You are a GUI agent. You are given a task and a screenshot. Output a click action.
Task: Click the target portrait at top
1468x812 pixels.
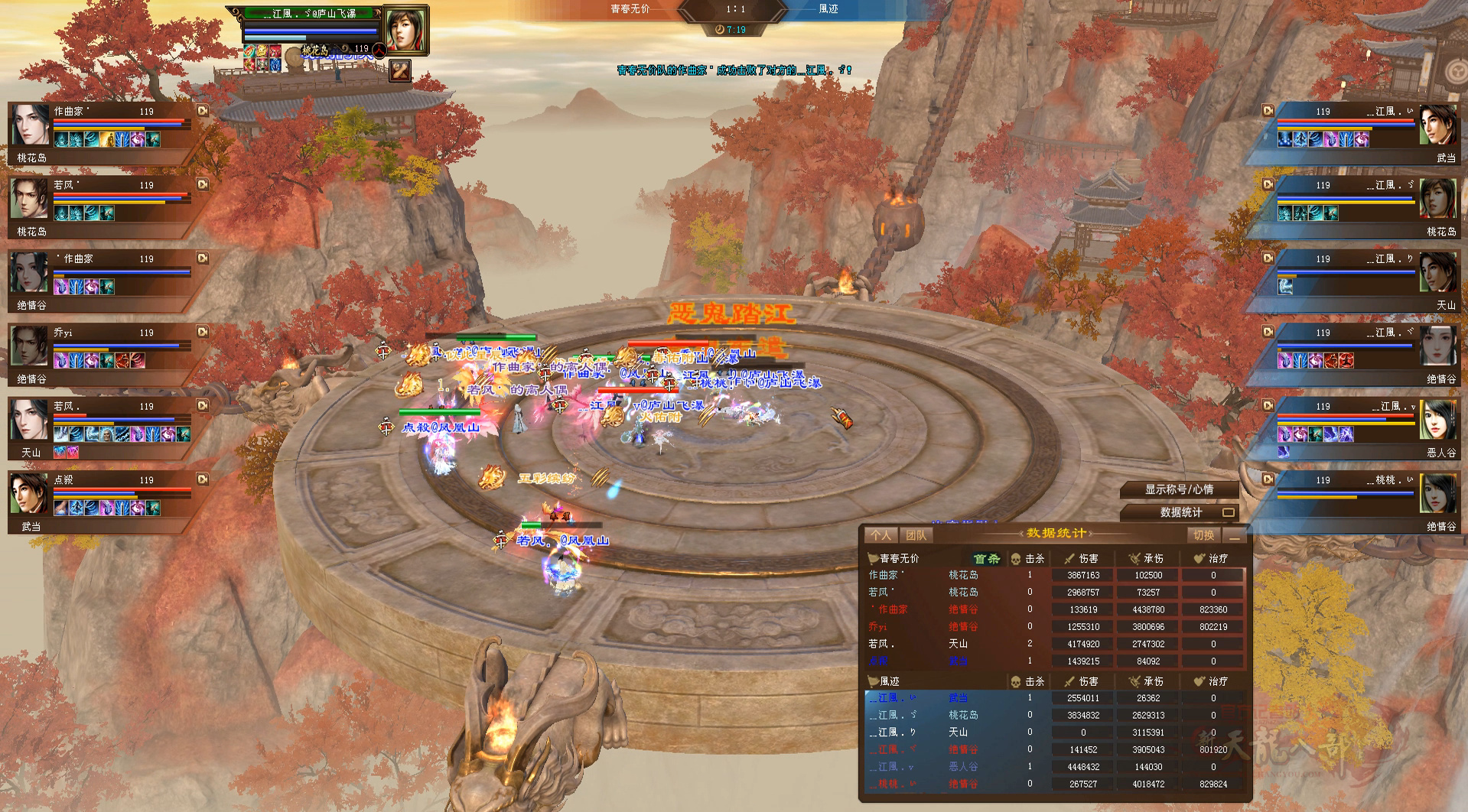click(x=405, y=30)
